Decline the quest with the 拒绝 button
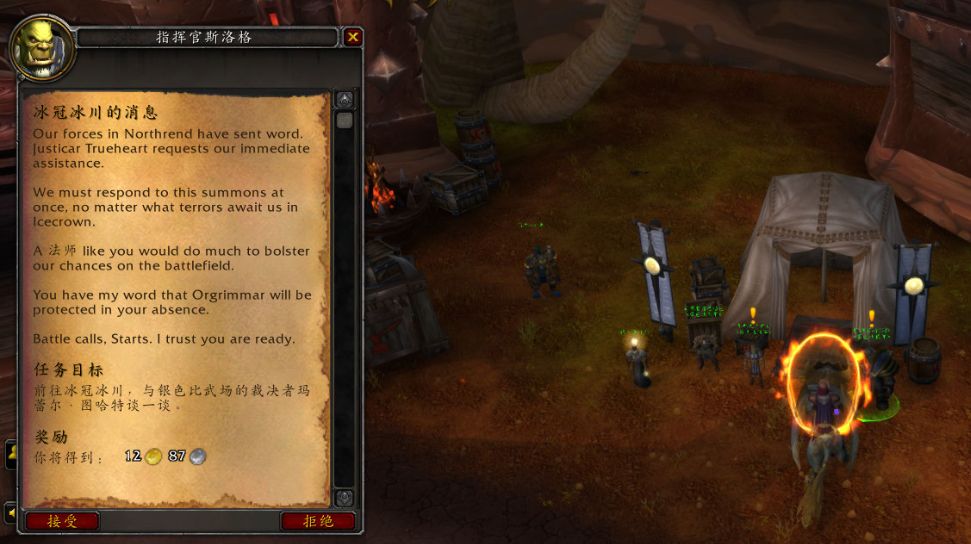The height and width of the screenshot is (544, 971). [318, 521]
